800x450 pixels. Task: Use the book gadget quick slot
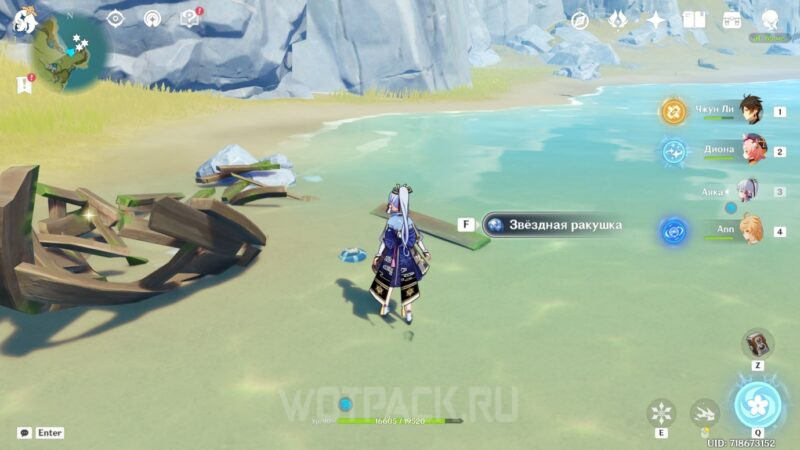pyautogui.click(x=757, y=343)
